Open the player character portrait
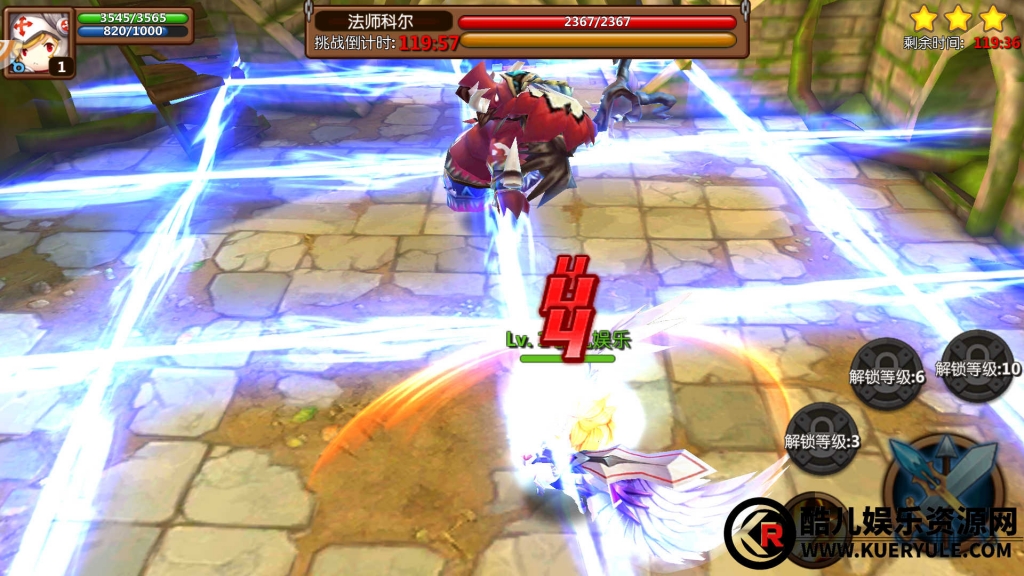1024x576 pixels. pyautogui.click(x=38, y=42)
